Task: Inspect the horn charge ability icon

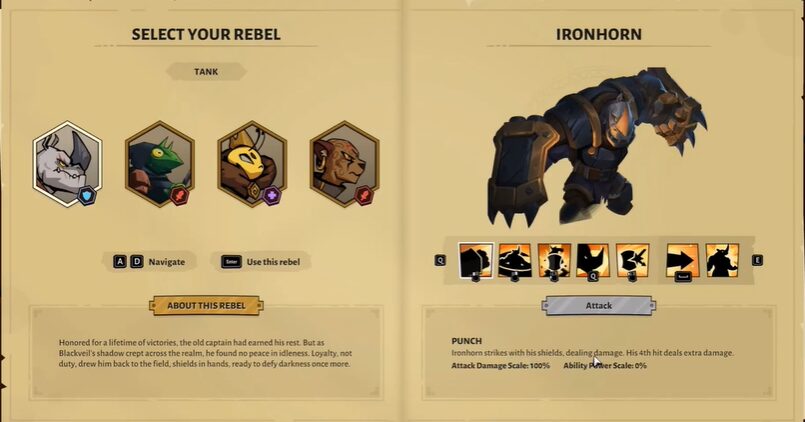Action: click(x=593, y=260)
